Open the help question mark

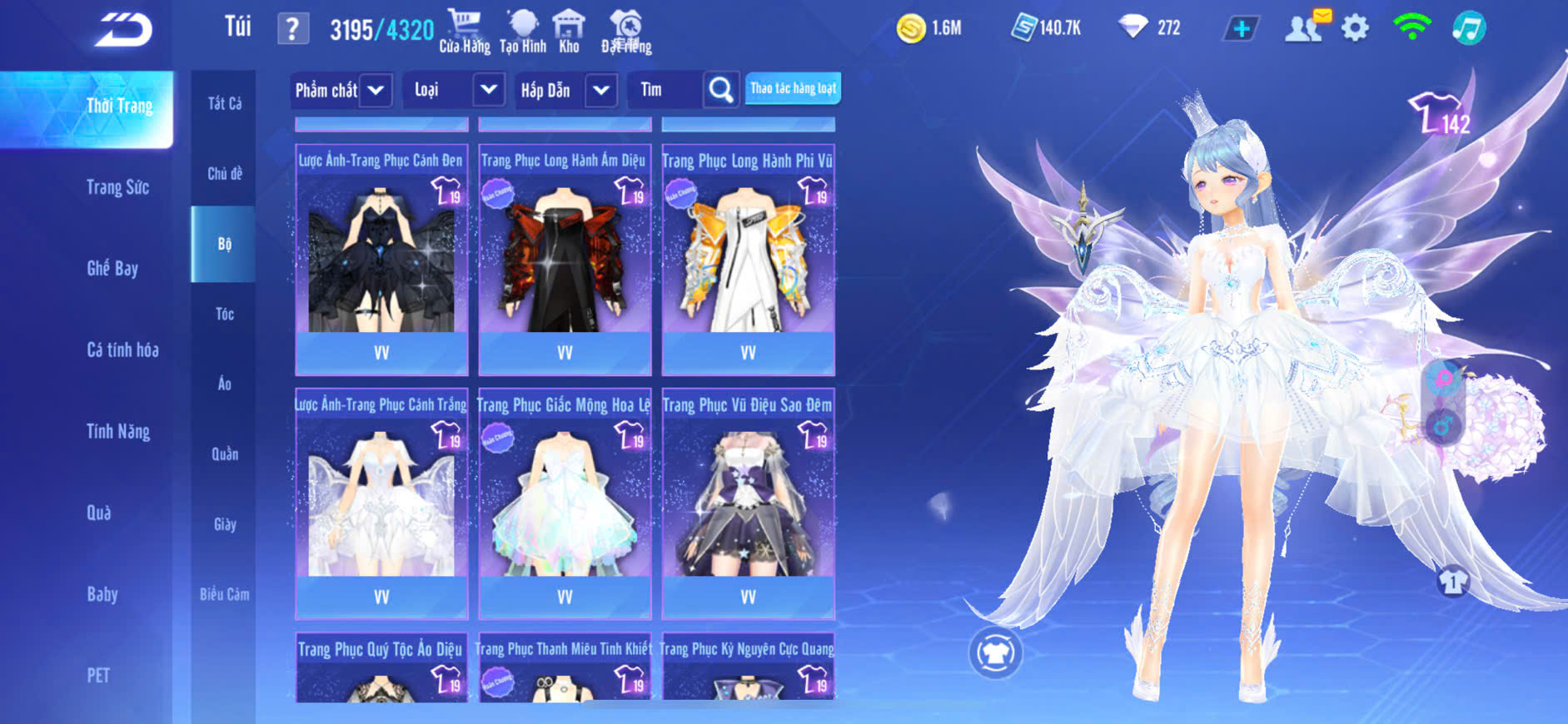[x=292, y=29]
